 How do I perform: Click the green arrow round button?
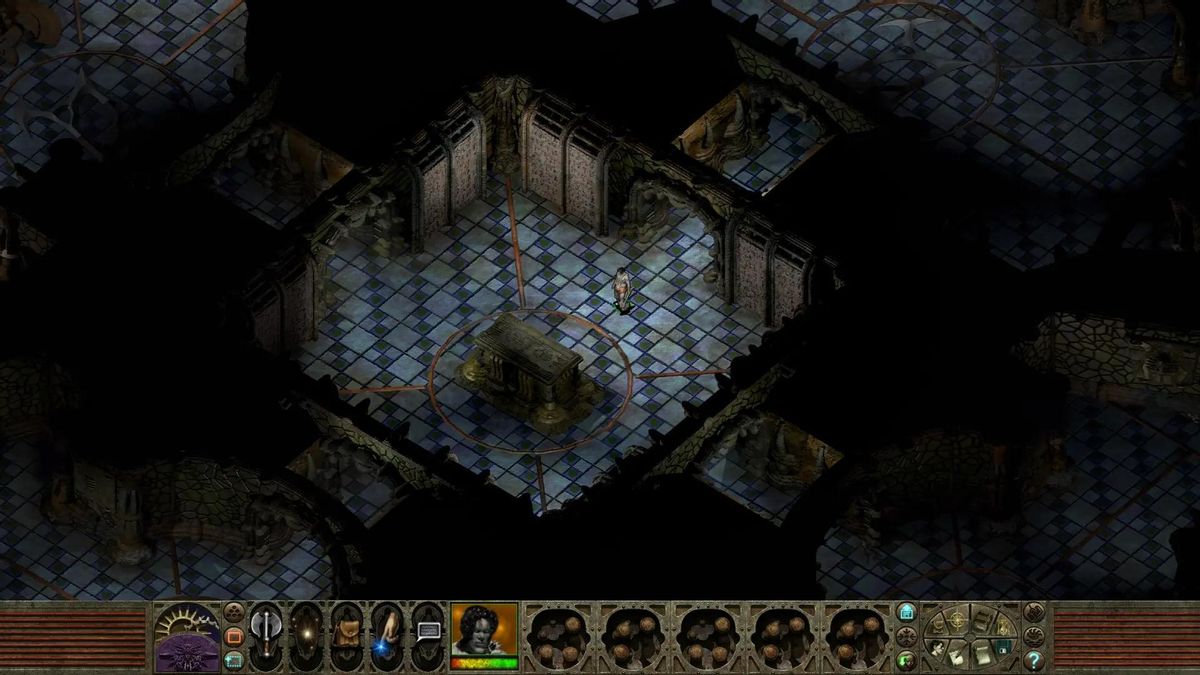906,659
